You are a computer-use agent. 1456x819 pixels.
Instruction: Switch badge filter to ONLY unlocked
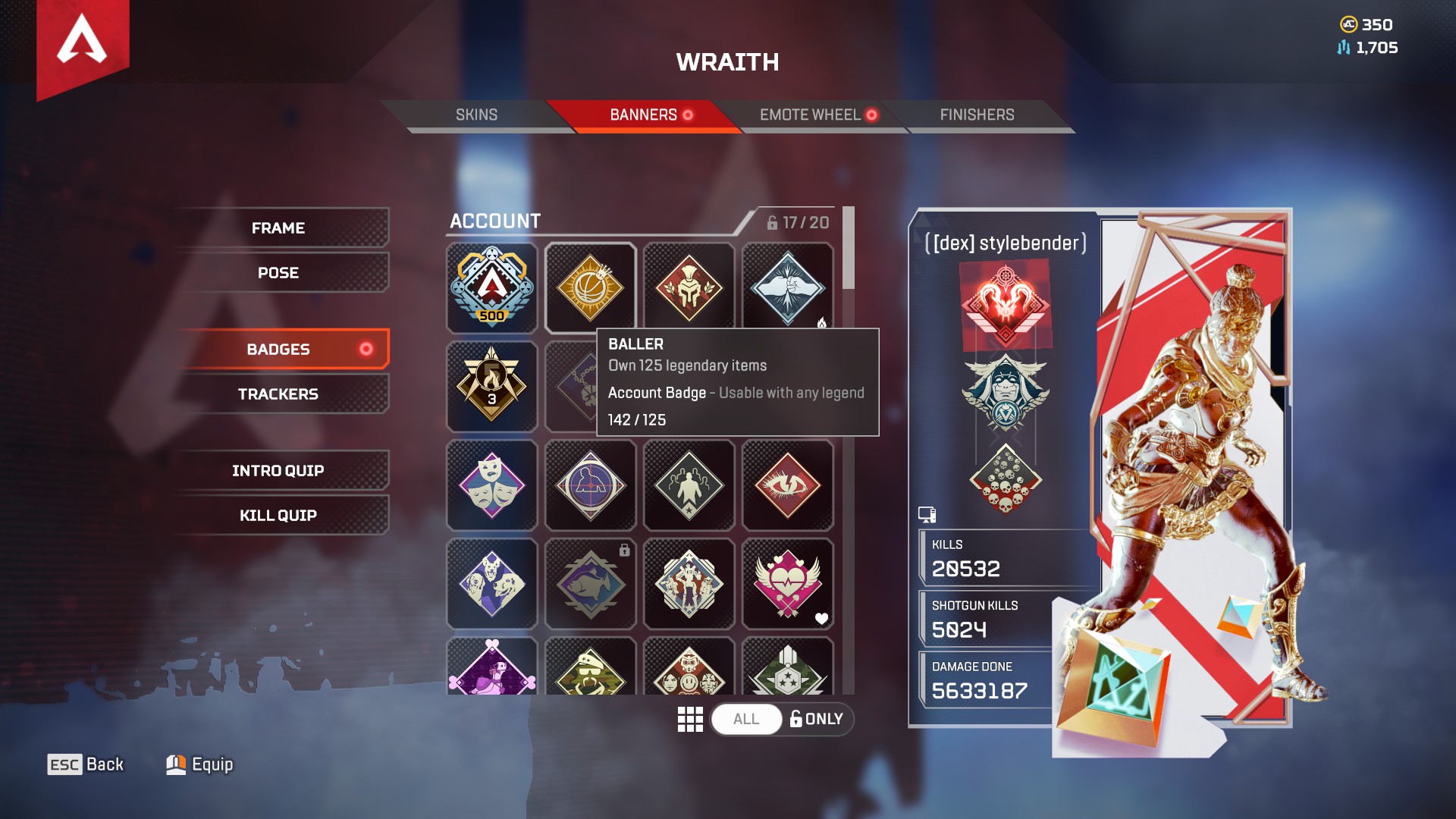click(x=817, y=719)
